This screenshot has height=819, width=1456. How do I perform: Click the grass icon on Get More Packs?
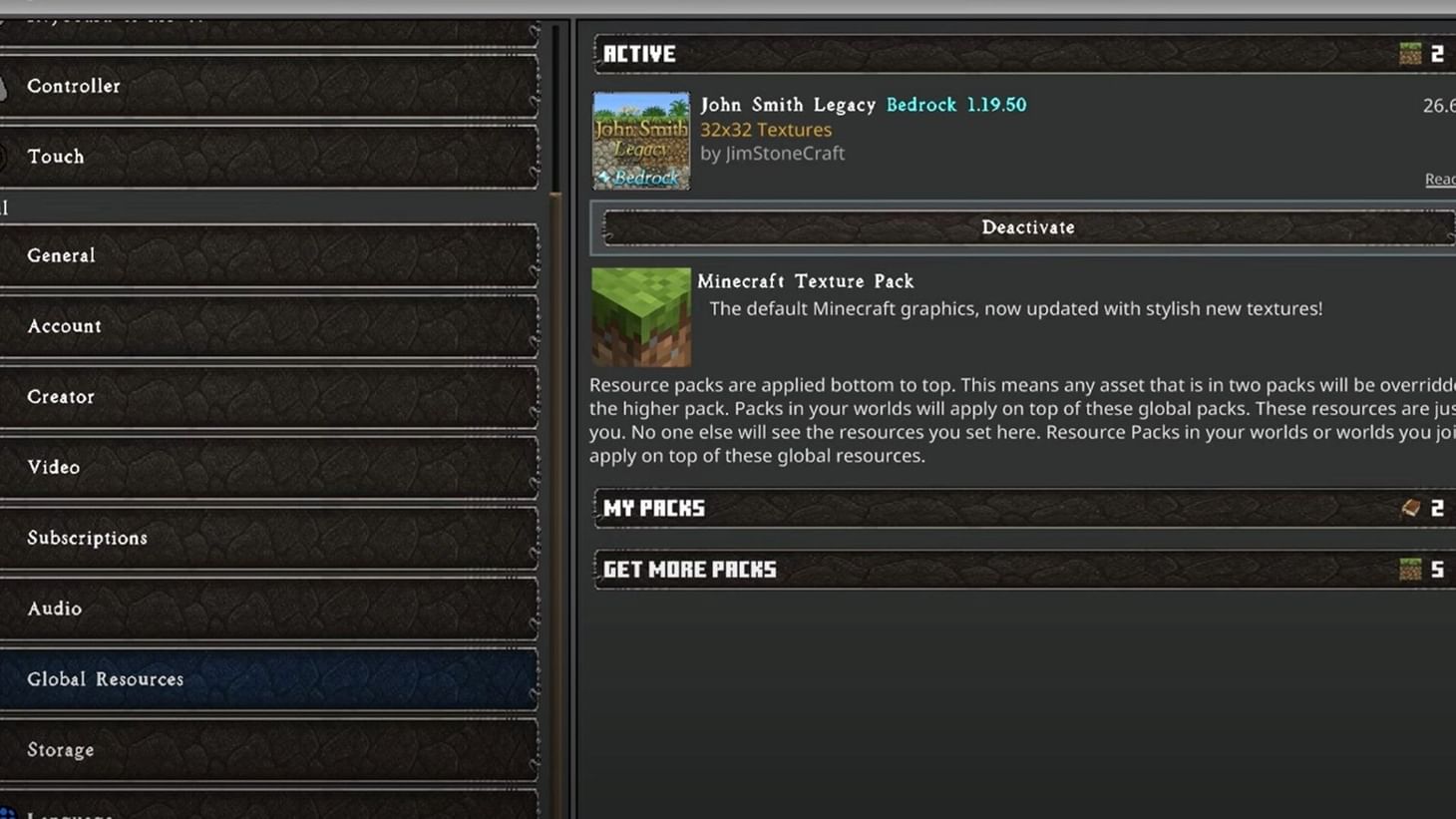(1411, 569)
